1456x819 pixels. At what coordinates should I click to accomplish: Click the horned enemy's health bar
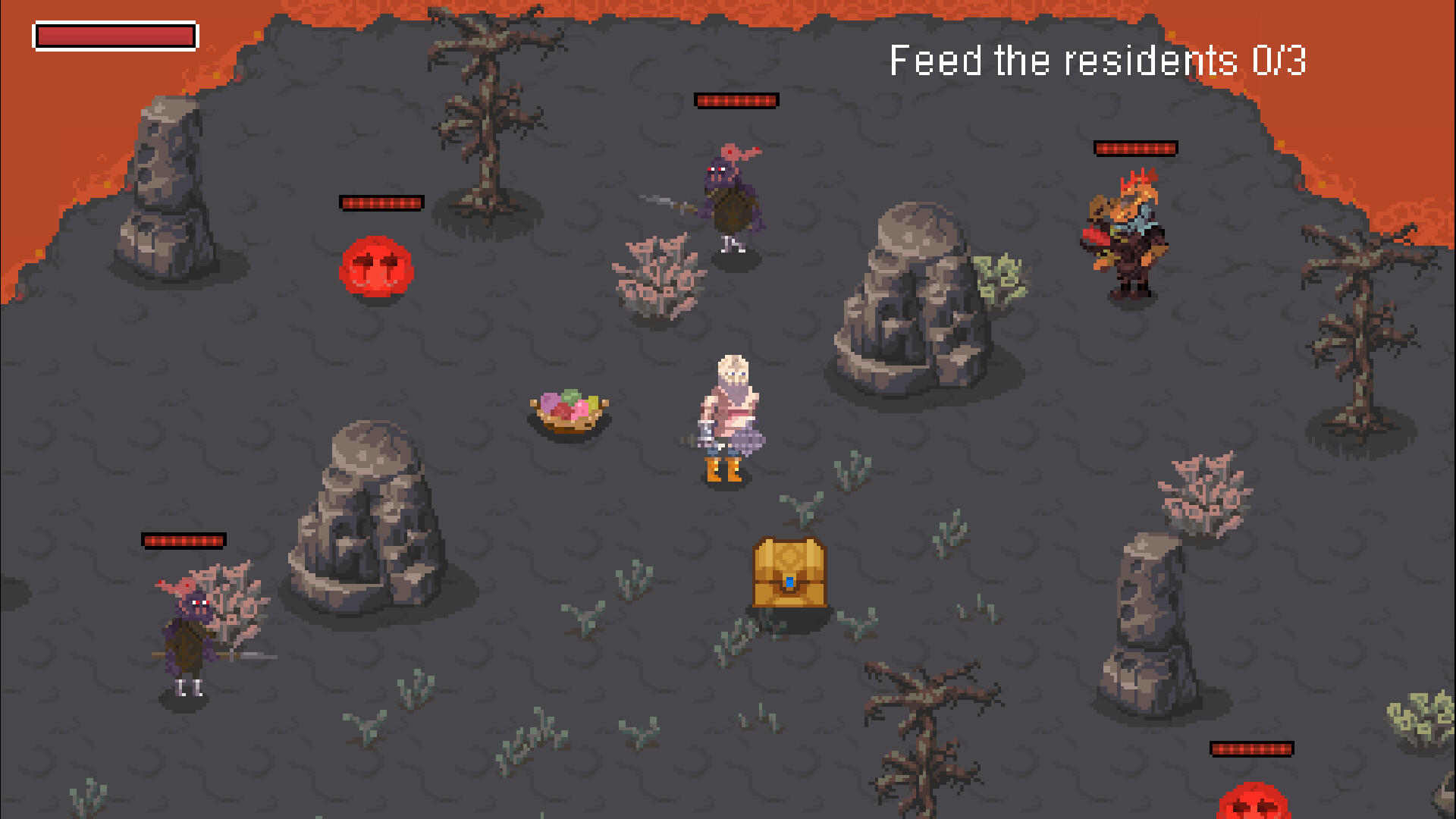[x=1135, y=148]
